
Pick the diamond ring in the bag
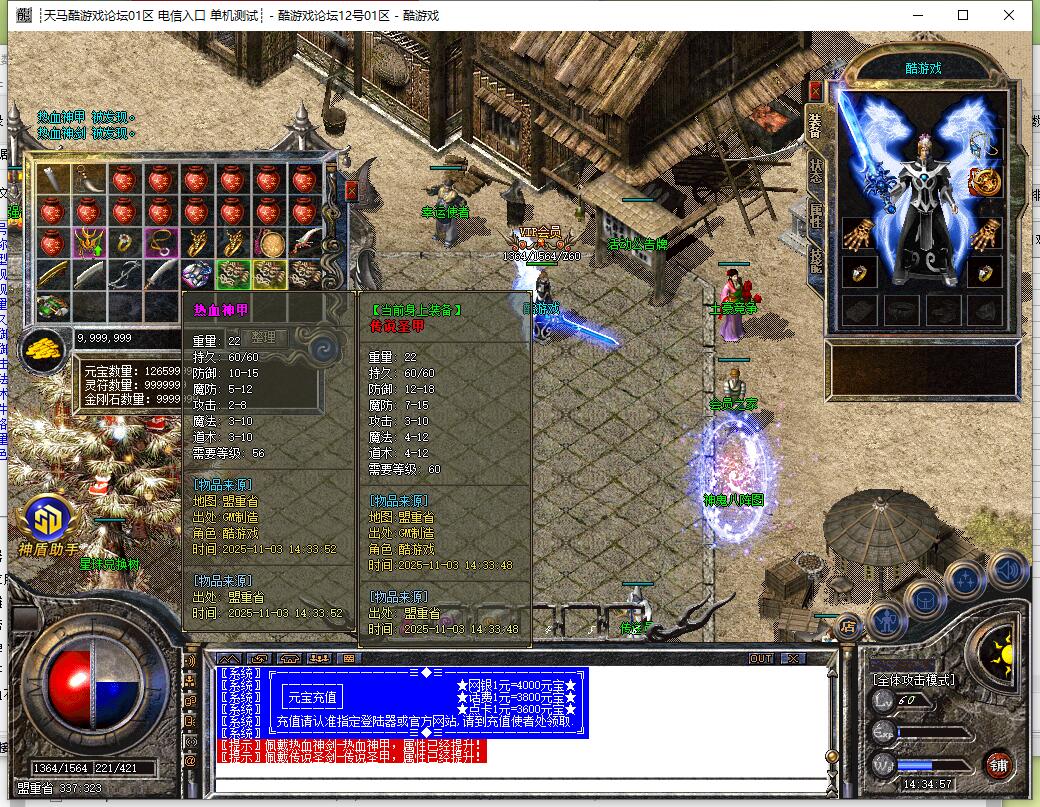point(125,241)
